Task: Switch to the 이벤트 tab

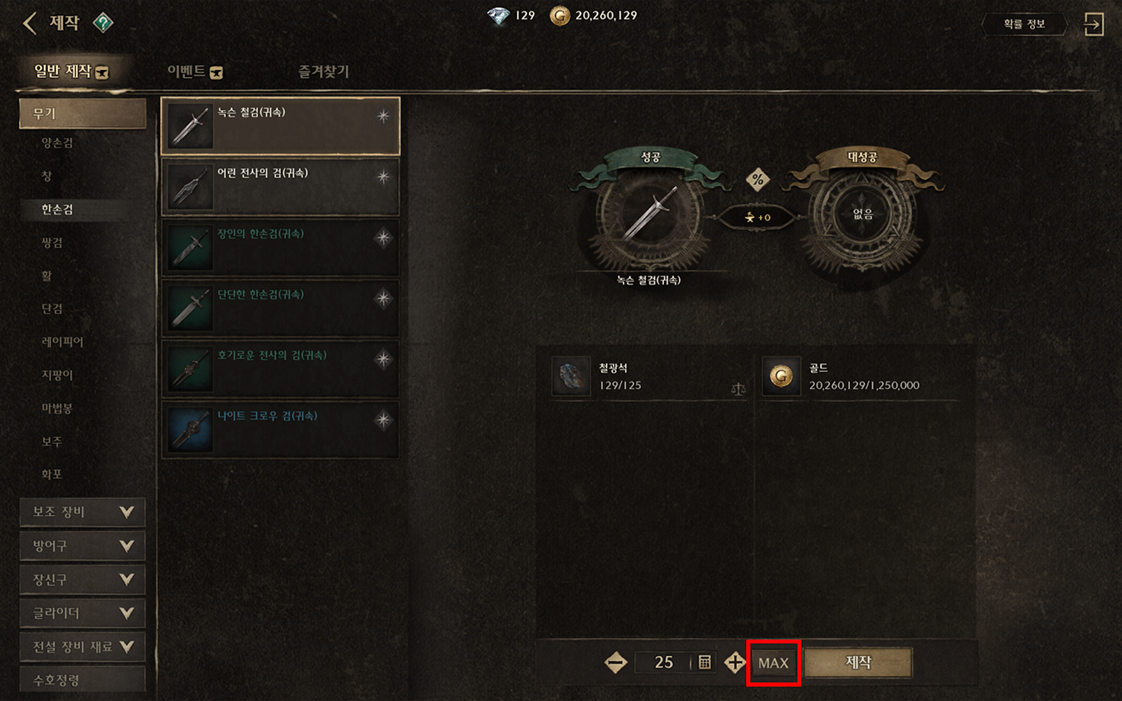Action: tap(195, 72)
